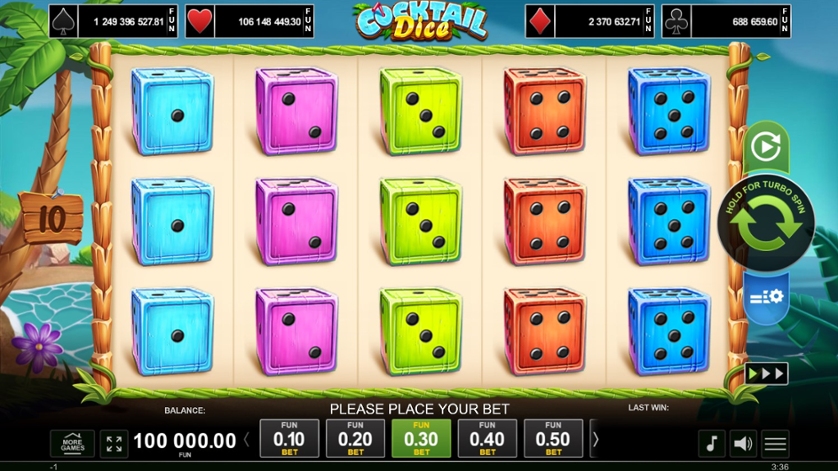Place the highlighted 0.30 bet
Image resolution: width=838 pixels, height=471 pixels.
(421, 438)
